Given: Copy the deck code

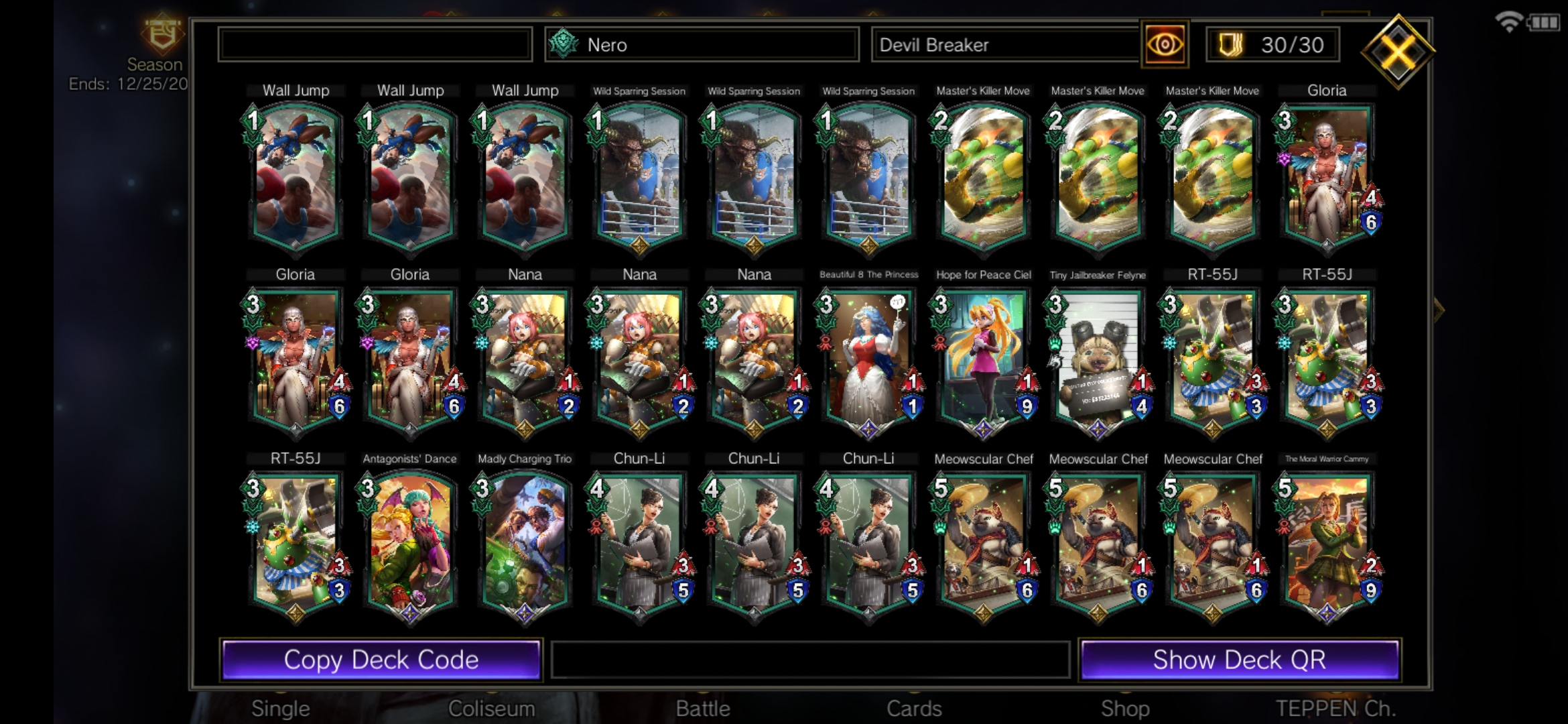Looking at the screenshot, I should coord(381,660).
